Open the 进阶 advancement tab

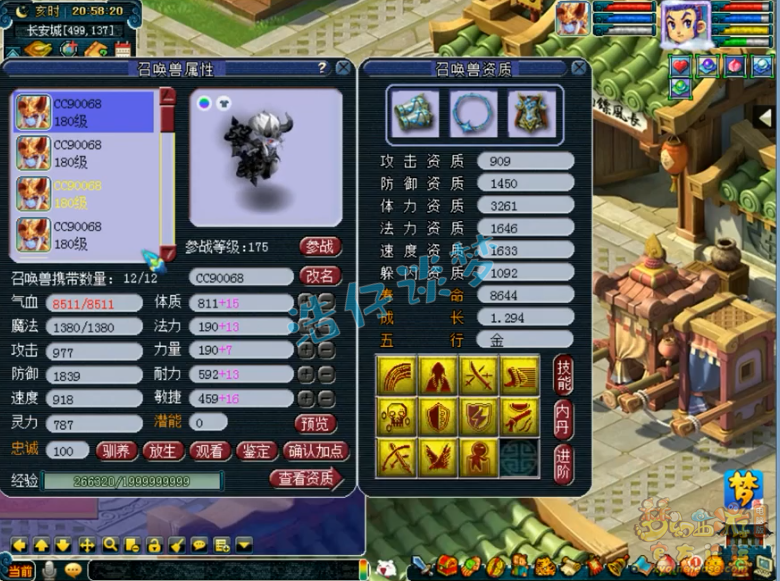(x=563, y=464)
